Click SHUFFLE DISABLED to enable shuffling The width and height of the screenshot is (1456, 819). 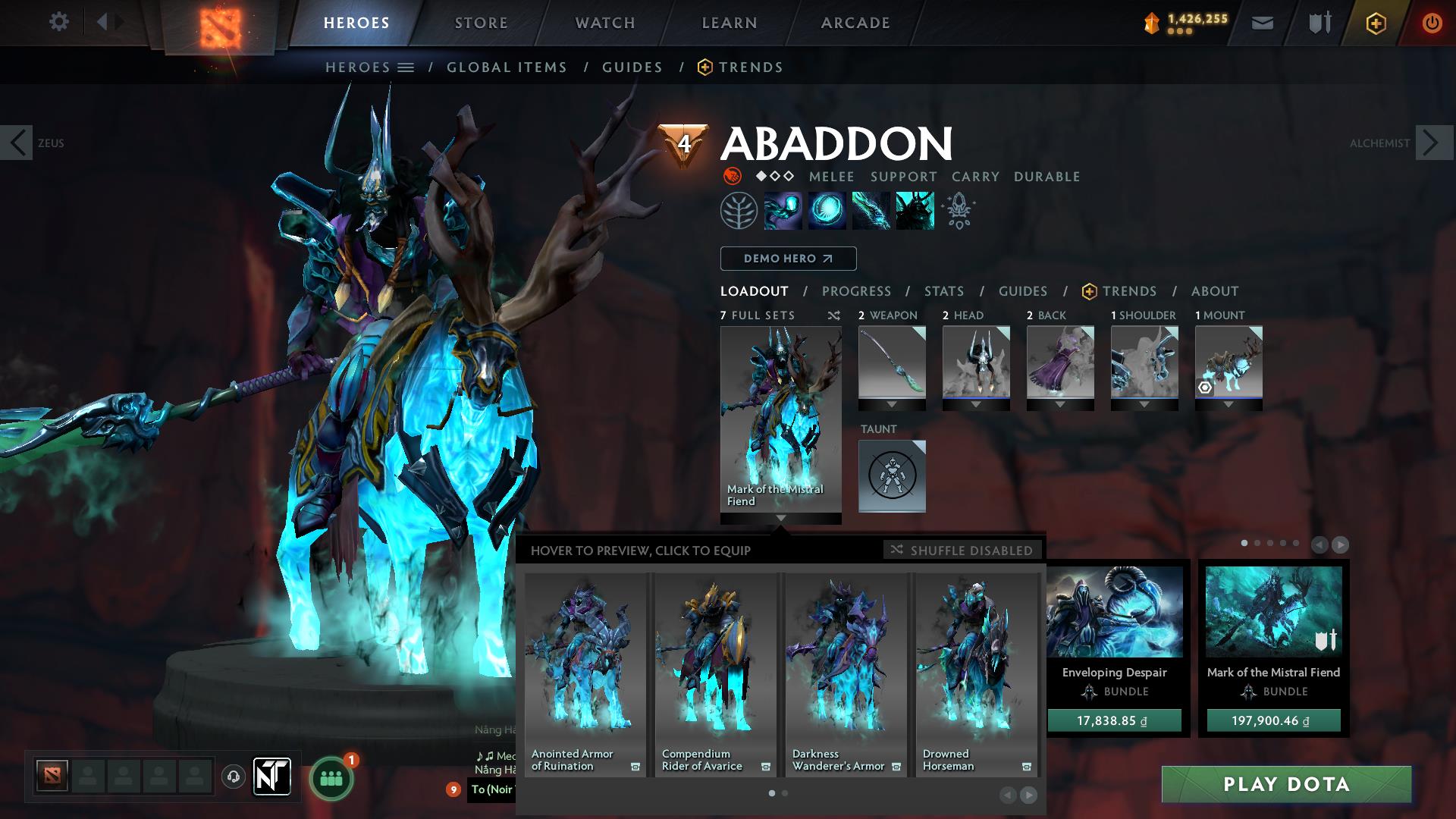coord(963,550)
